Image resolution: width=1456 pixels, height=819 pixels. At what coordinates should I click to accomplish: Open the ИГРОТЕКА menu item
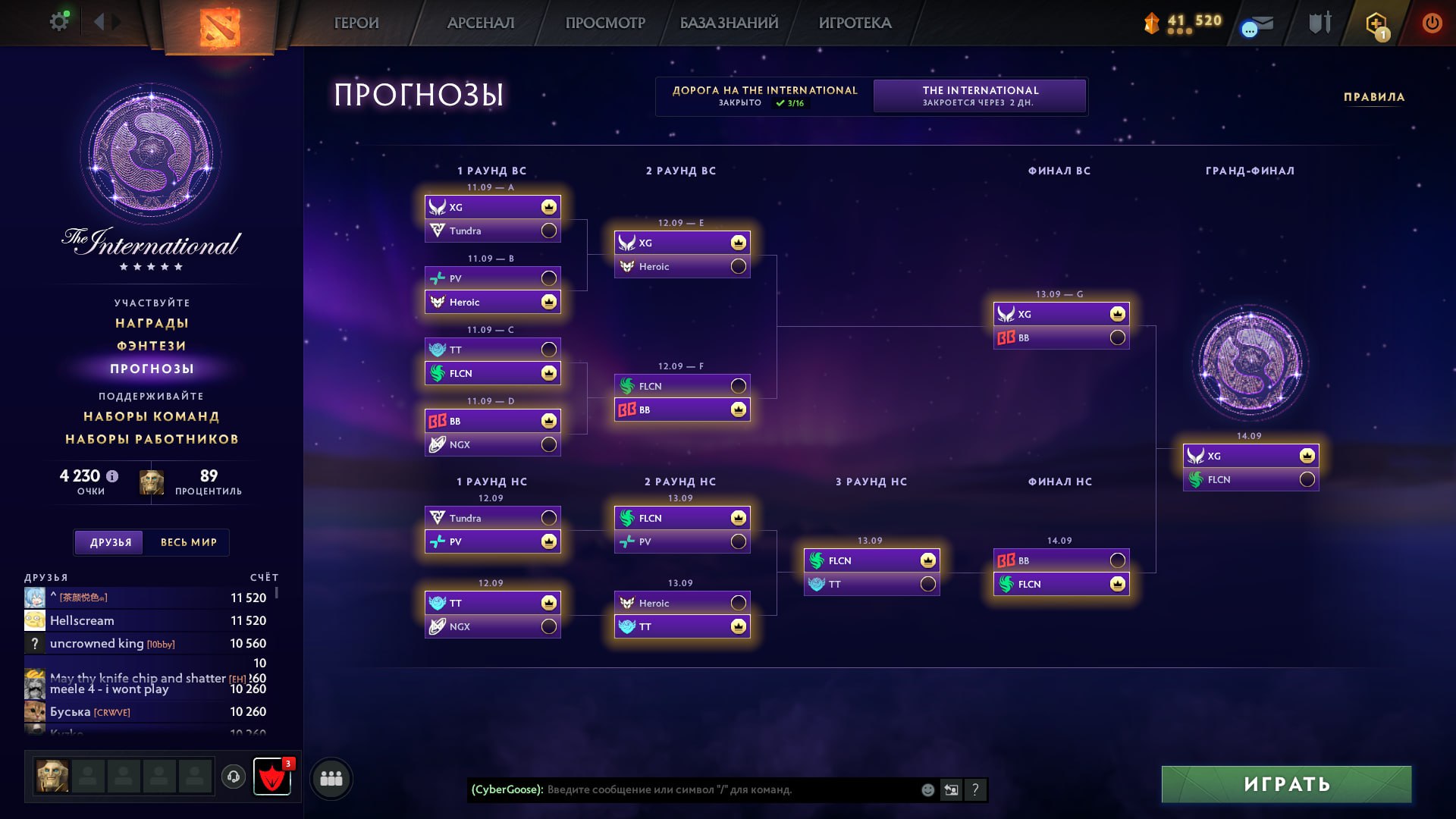click(x=855, y=23)
